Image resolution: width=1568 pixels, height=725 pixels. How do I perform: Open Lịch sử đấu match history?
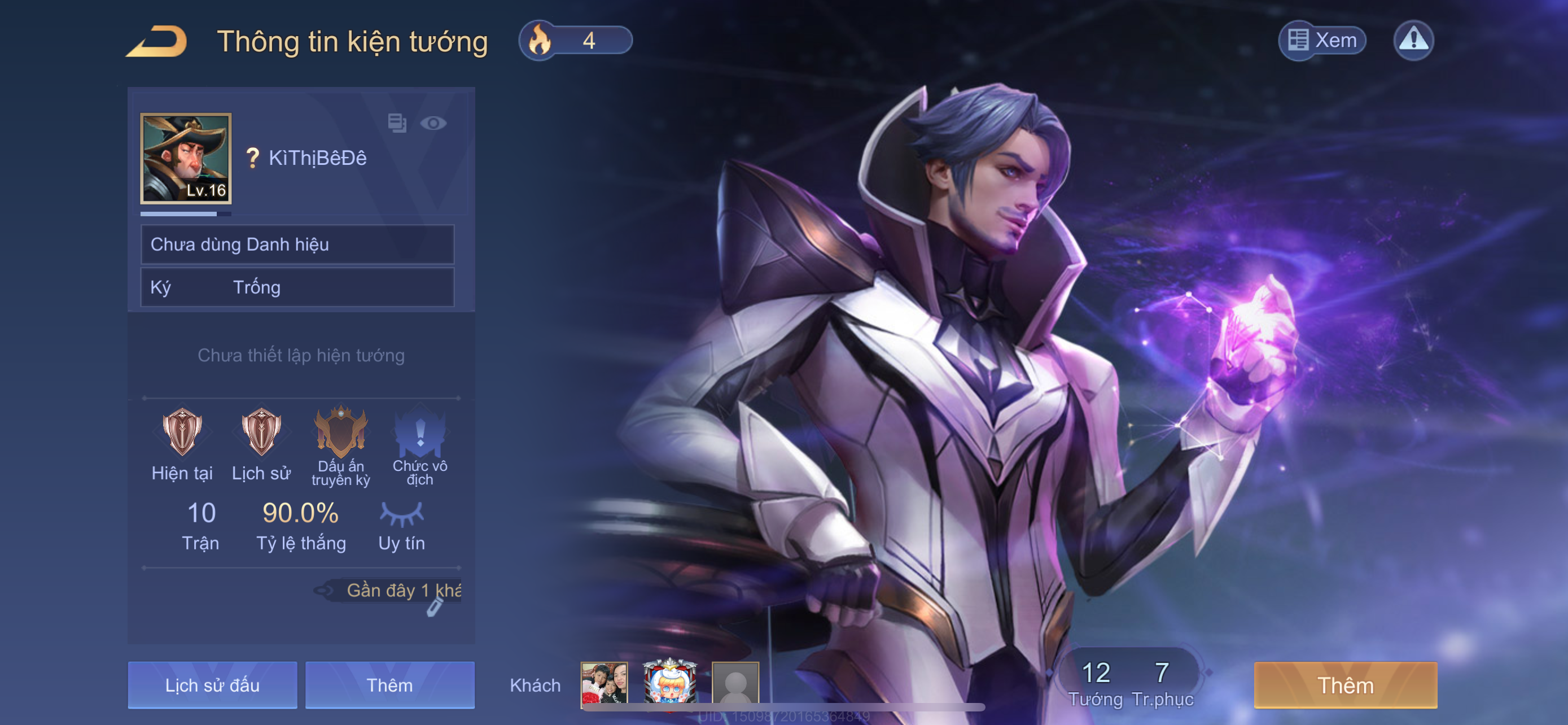click(x=212, y=685)
